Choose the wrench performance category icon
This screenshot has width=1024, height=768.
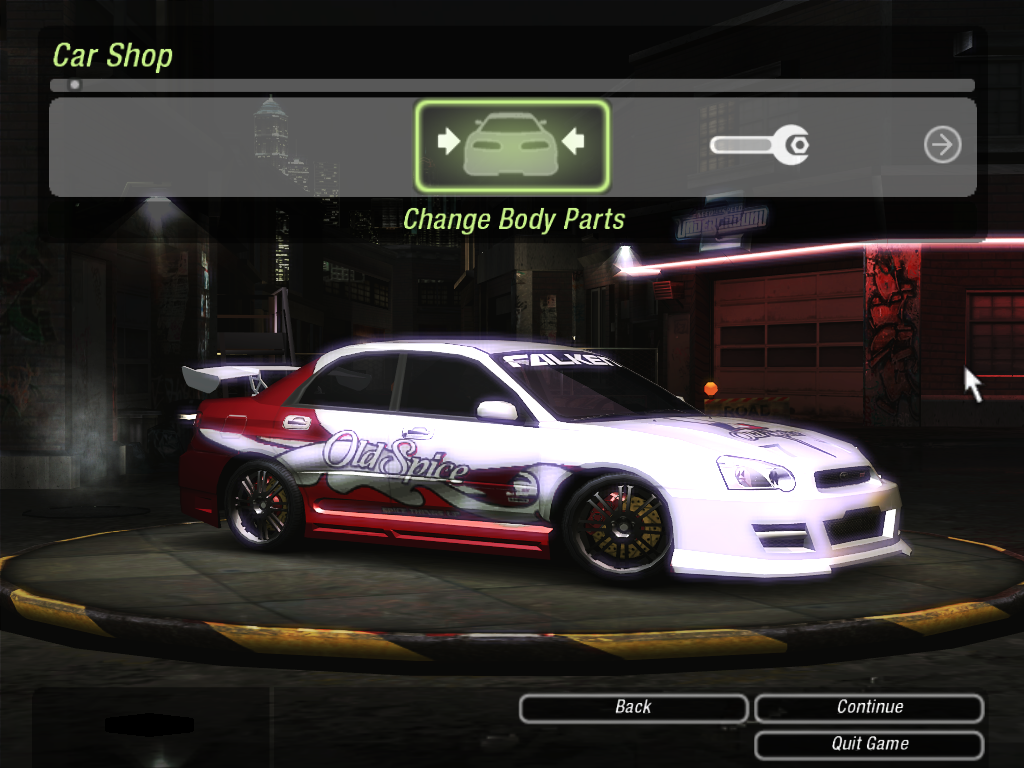(x=759, y=146)
